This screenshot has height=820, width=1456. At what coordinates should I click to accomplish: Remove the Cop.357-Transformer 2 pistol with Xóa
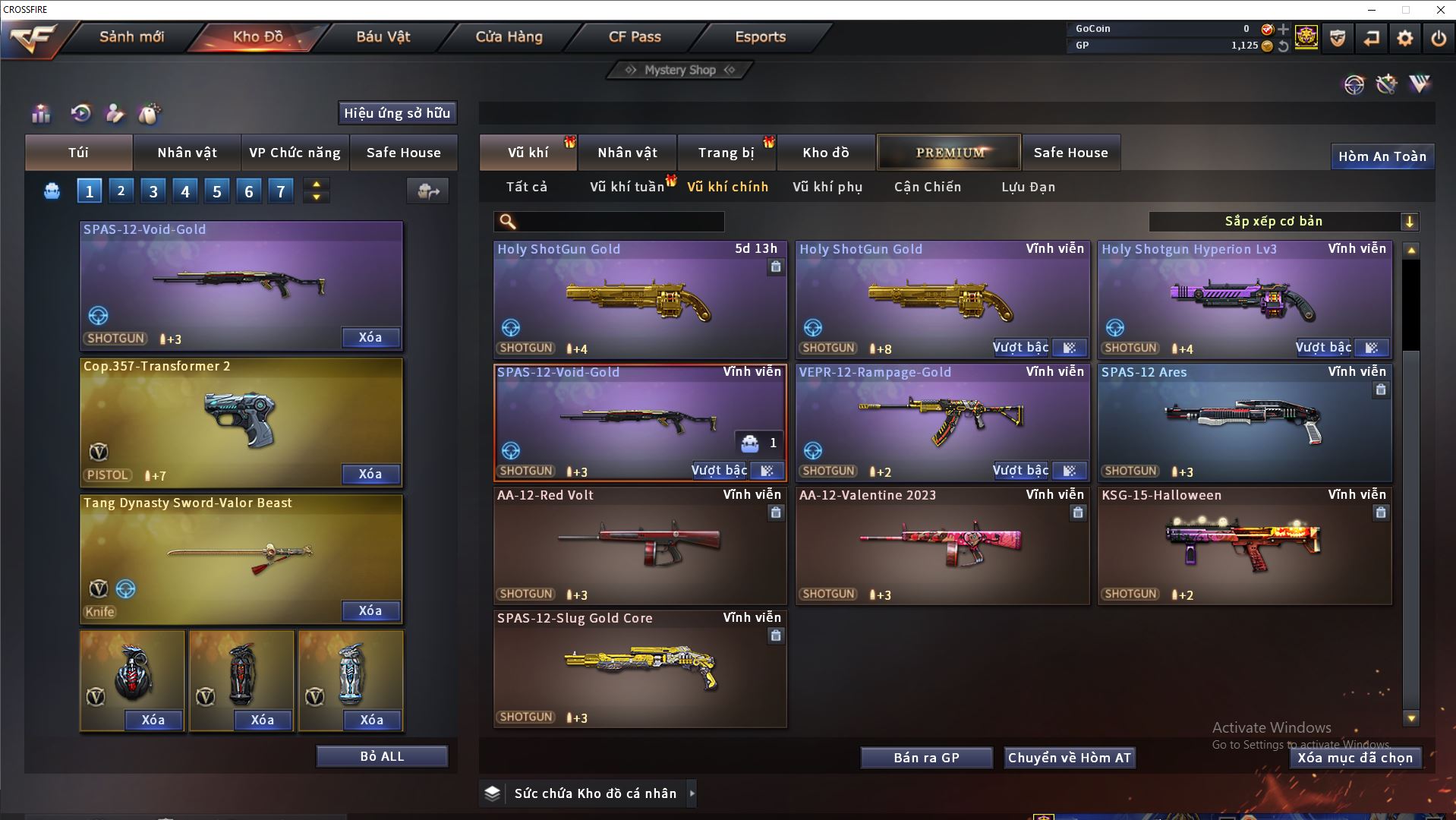click(370, 474)
